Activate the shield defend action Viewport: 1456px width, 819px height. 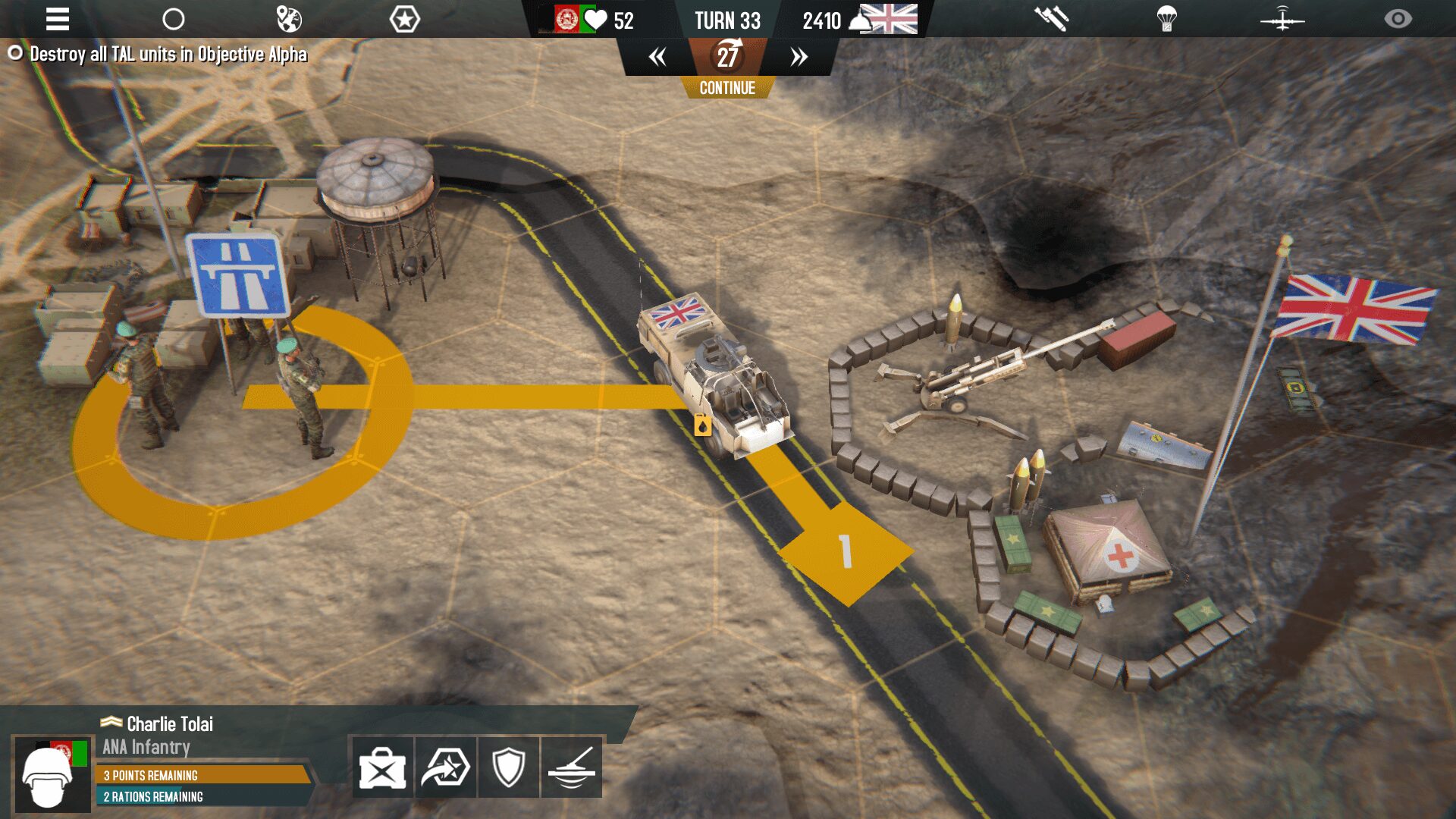[x=508, y=767]
